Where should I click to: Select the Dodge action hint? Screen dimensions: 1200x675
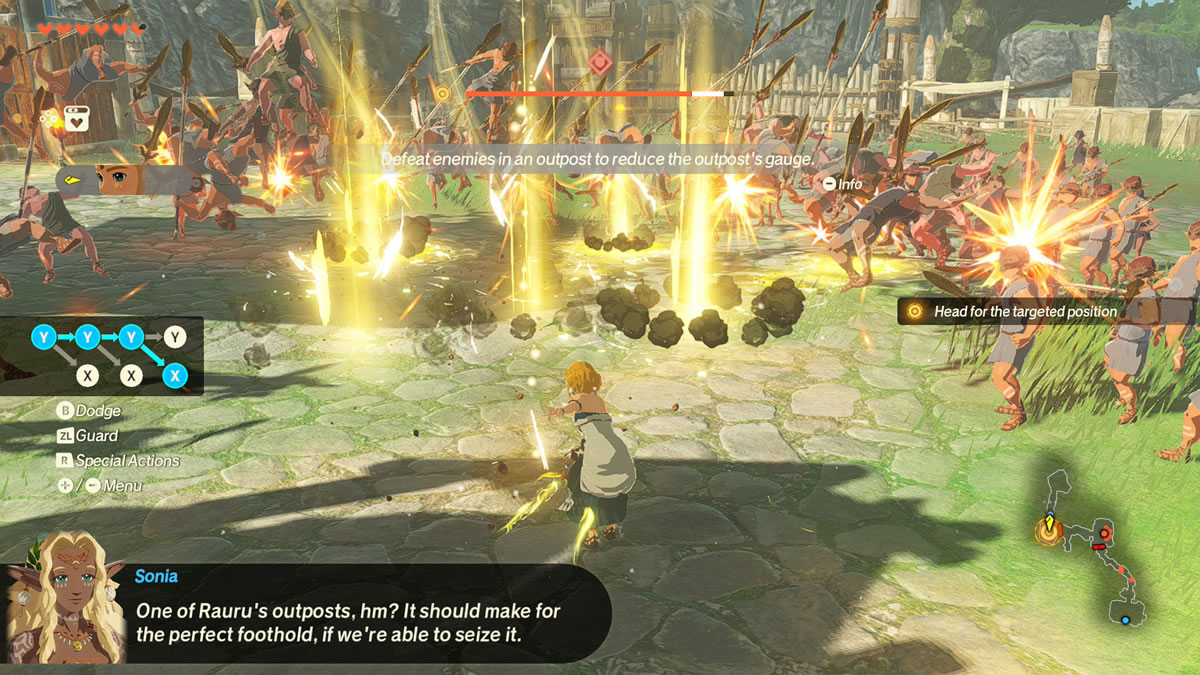tap(88, 411)
